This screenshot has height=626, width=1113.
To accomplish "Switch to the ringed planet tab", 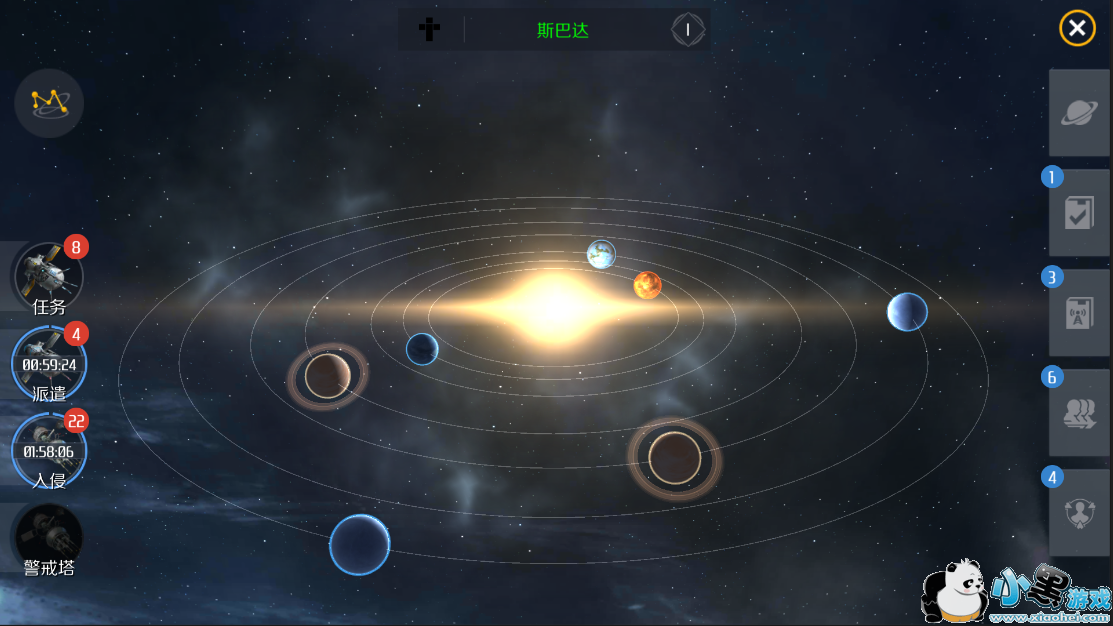I will tap(1079, 113).
